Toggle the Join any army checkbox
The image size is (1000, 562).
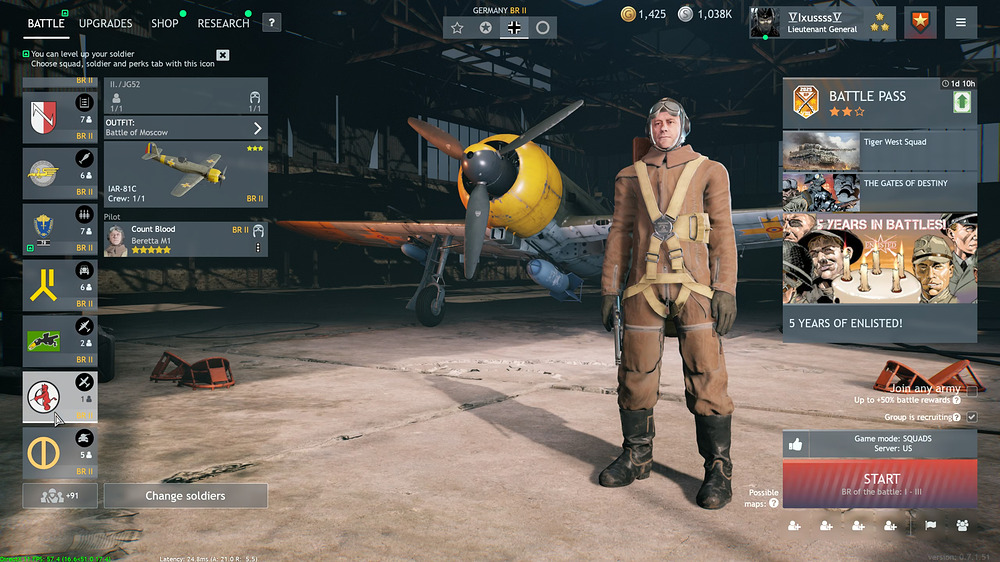pos(968,388)
